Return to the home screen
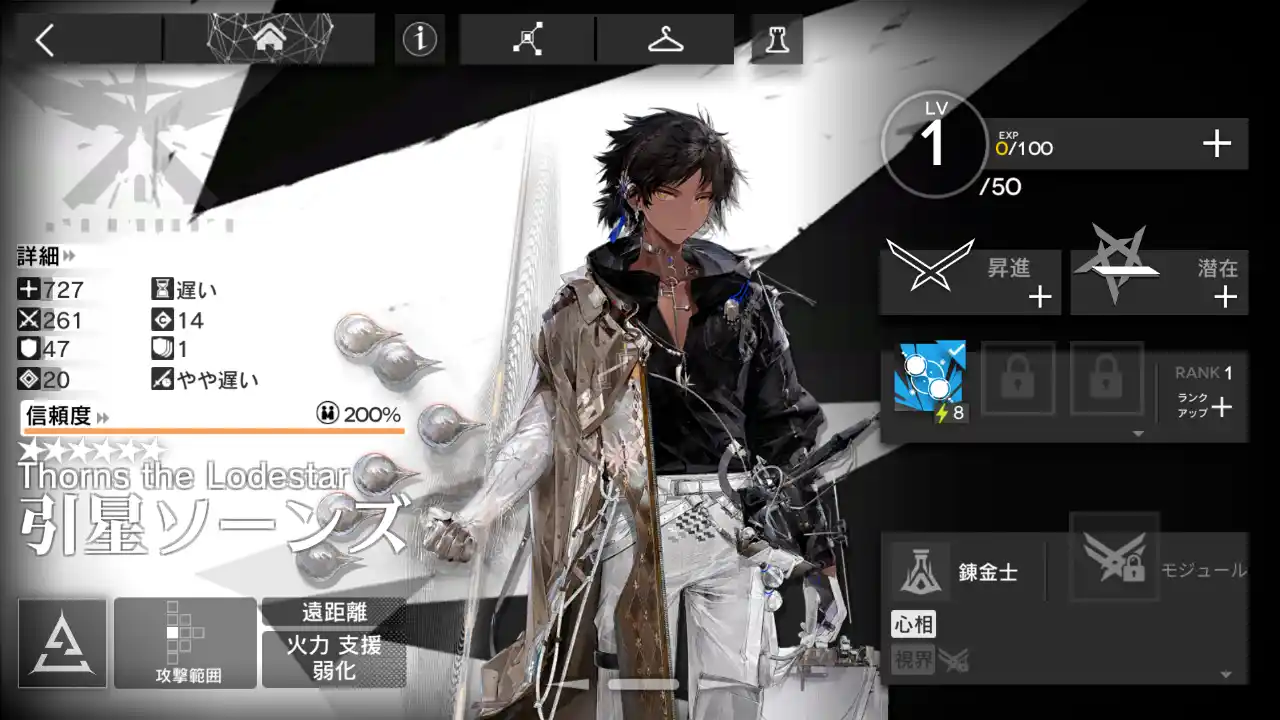This screenshot has height=720, width=1280. coord(268,39)
